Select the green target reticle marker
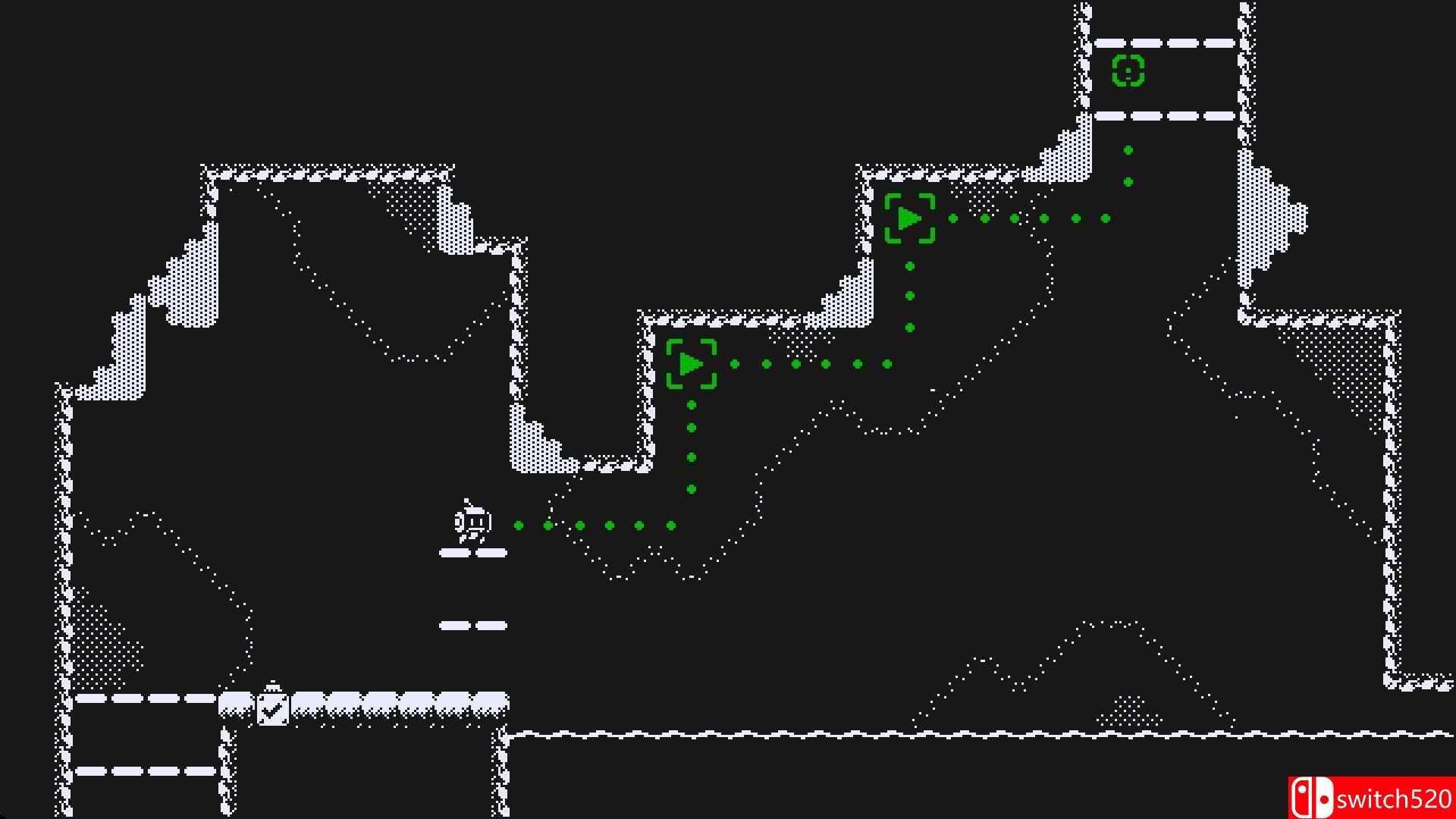This screenshot has width=1456, height=819. (1128, 71)
